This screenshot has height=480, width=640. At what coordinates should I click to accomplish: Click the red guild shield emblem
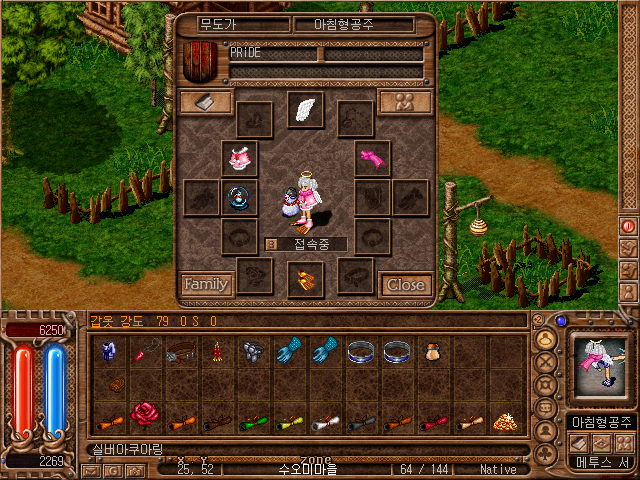tap(203, 61)
